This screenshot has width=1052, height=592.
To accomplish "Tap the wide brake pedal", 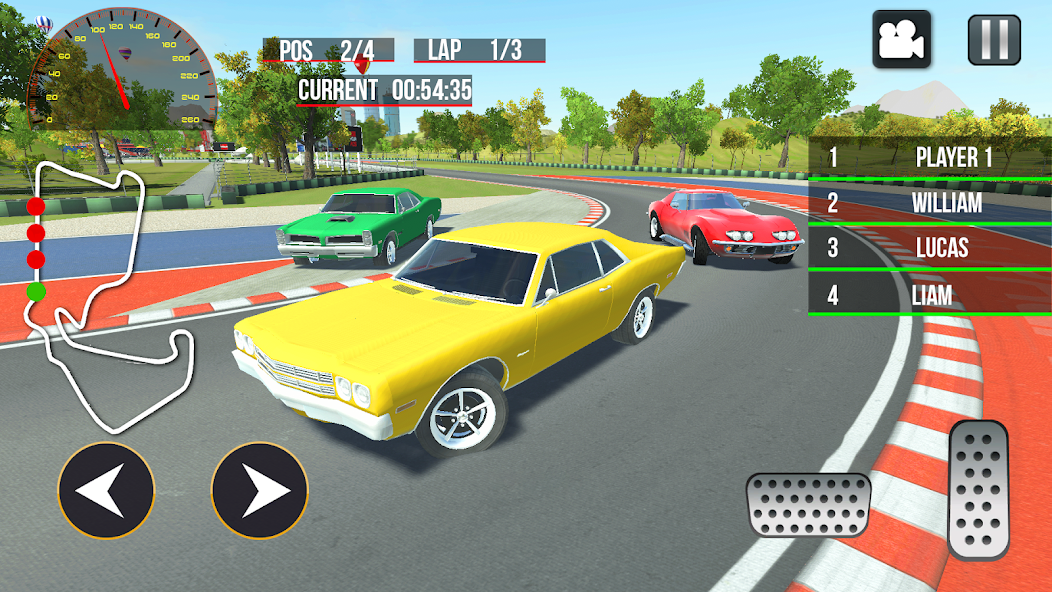I will pyautogui.click(x=808, y=503).
